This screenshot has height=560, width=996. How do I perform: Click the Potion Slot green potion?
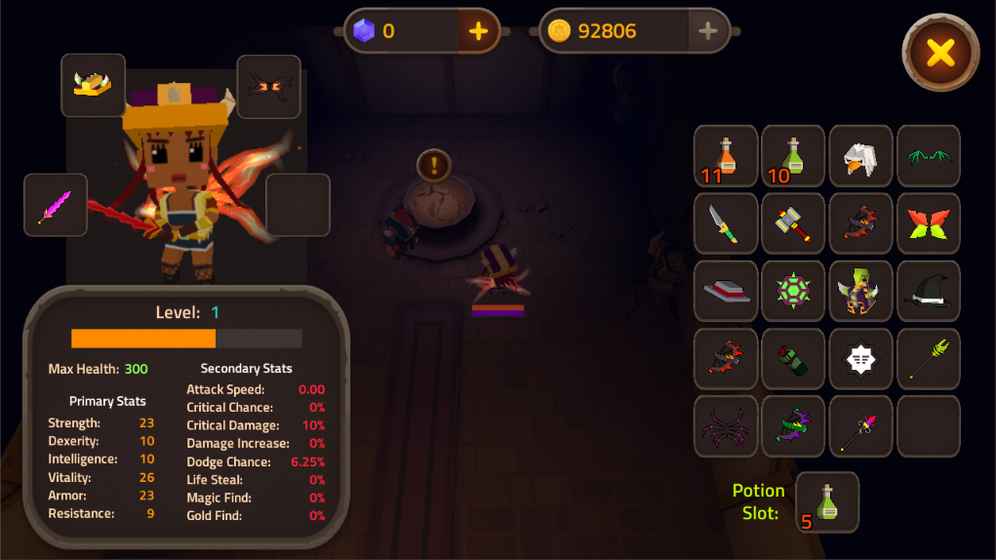[827, 502]
